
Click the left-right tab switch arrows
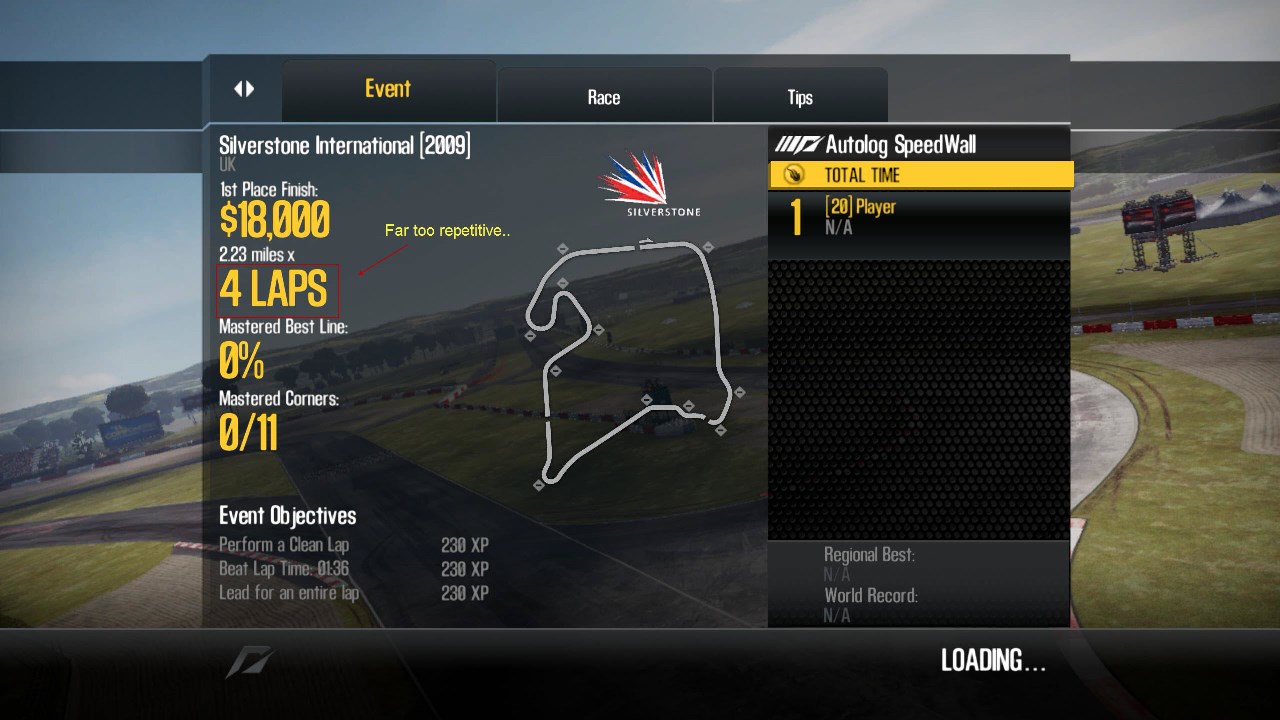coord(244,89)
